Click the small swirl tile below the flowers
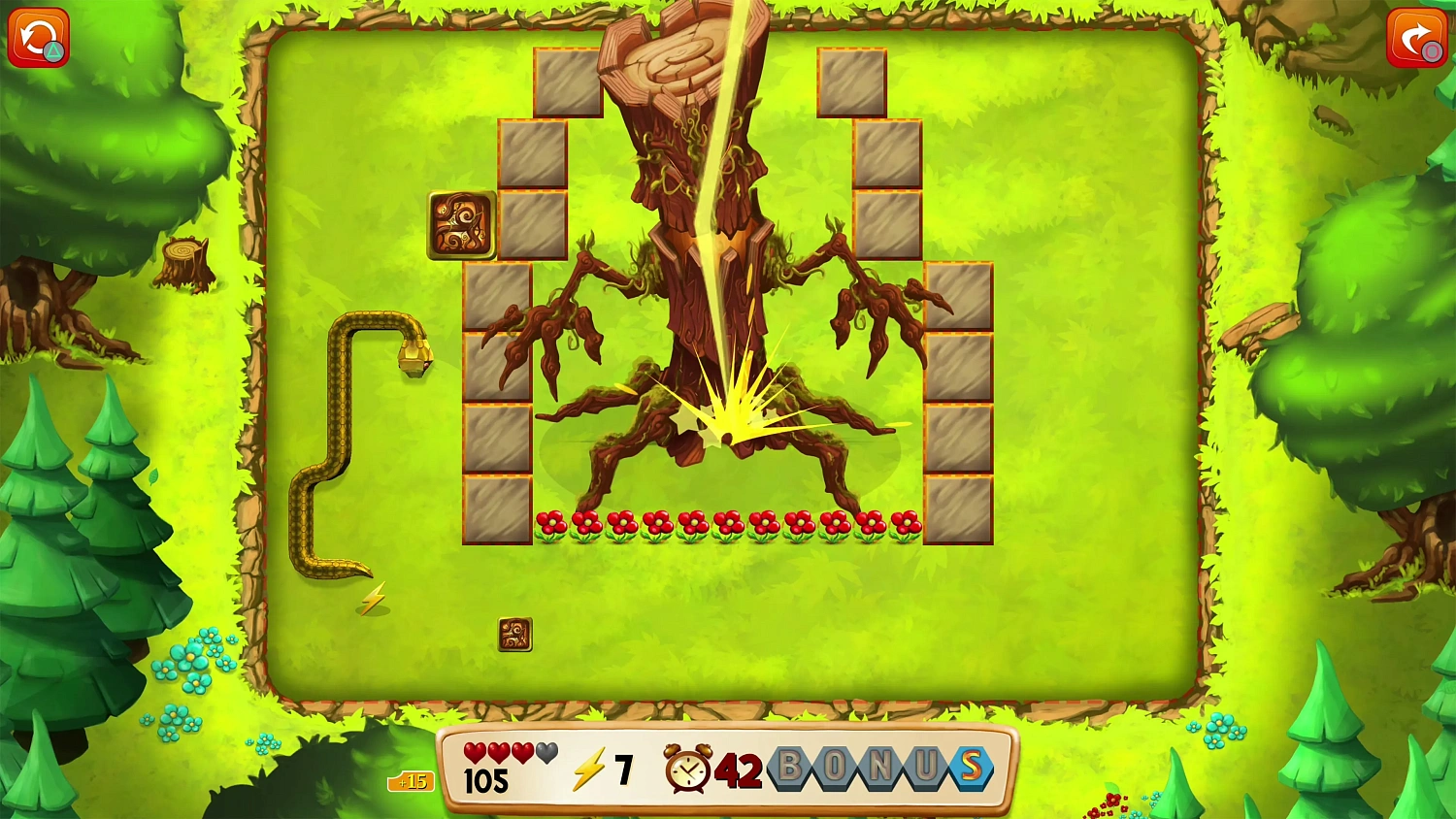Image resolution: width=1456 pixels, height=819 pixels. (x=515, y=633)
